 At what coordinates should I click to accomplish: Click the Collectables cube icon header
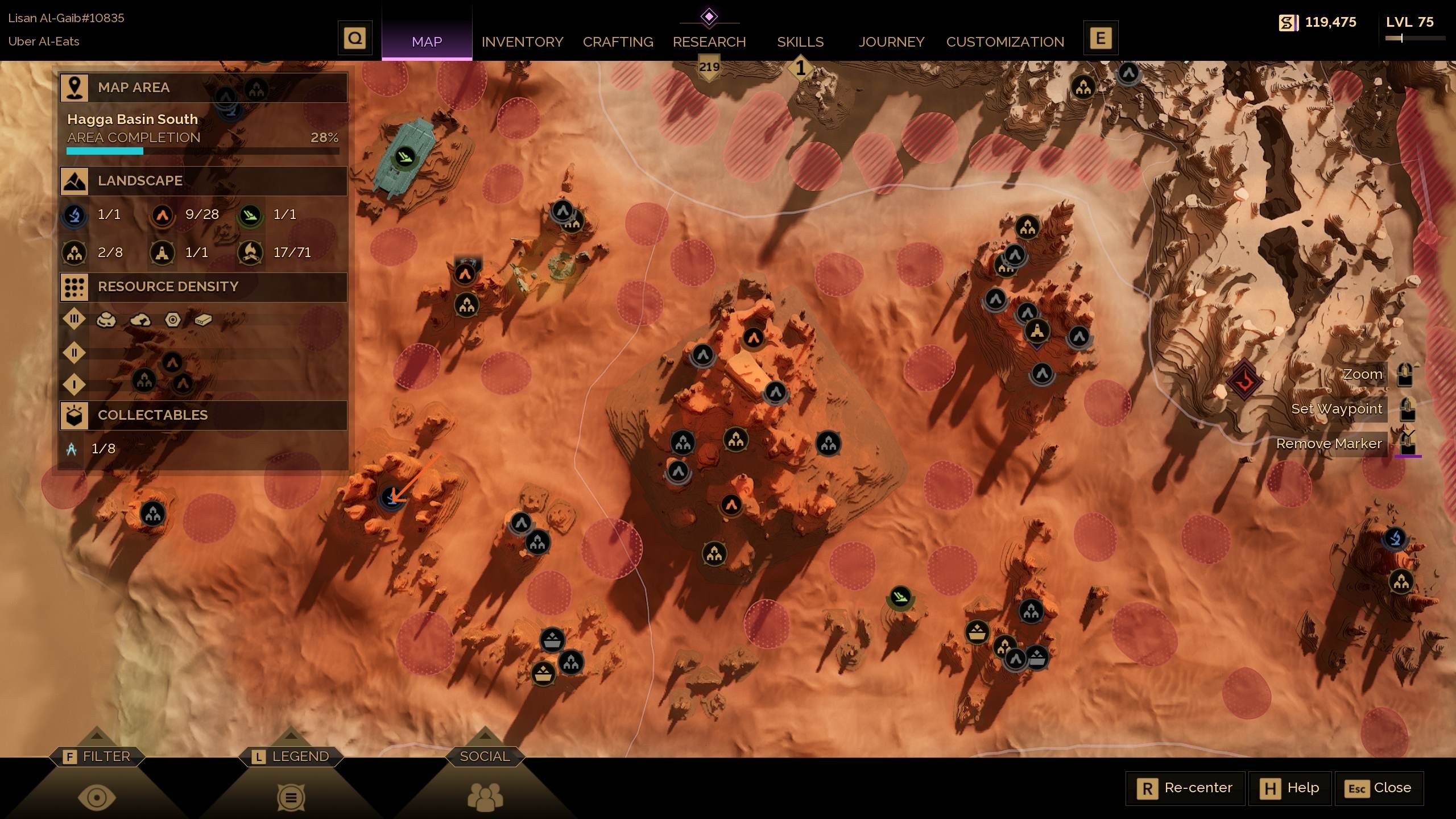(x=75, y=415)
